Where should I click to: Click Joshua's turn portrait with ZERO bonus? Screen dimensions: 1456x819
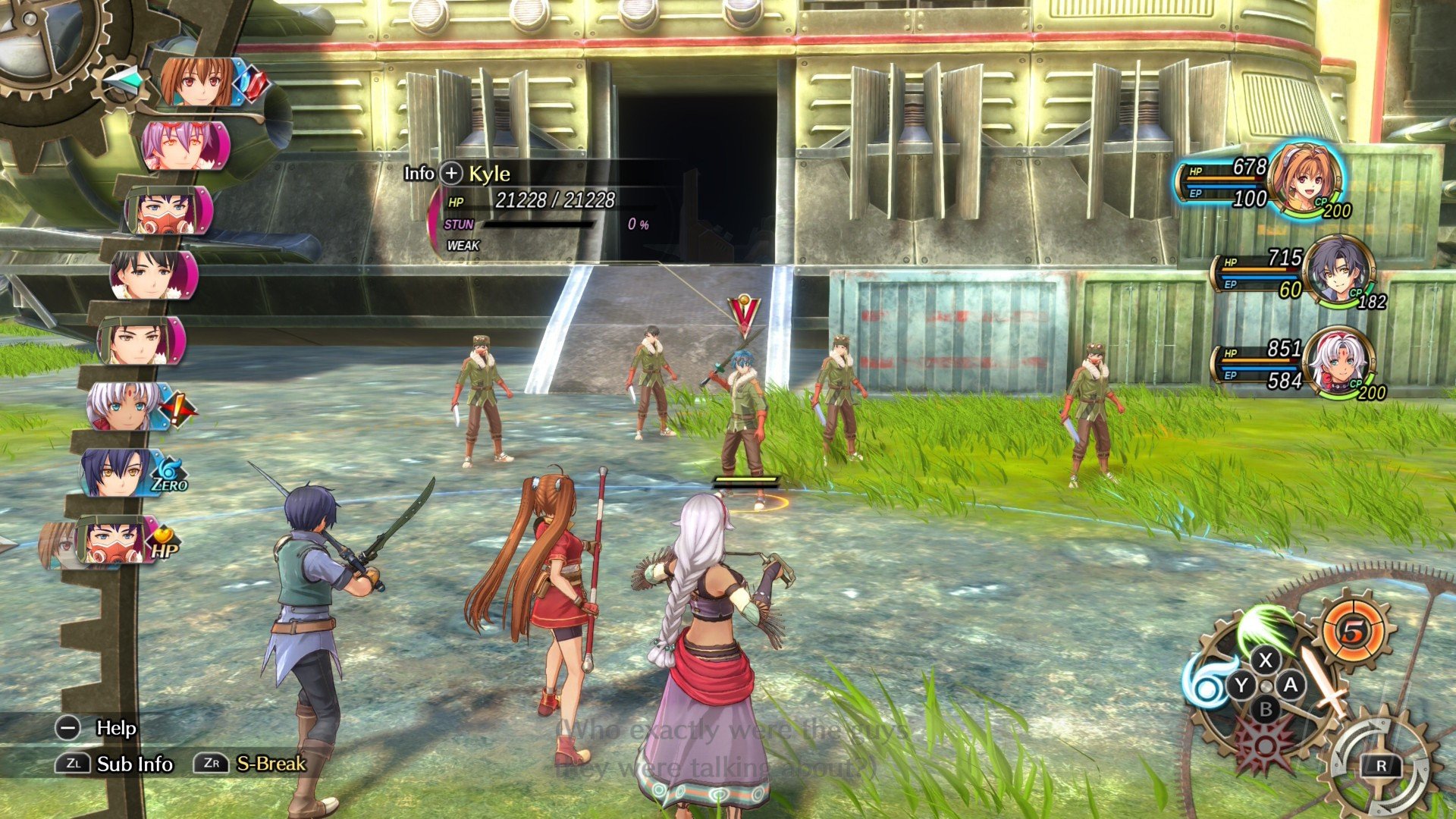(x=119, y=472)
